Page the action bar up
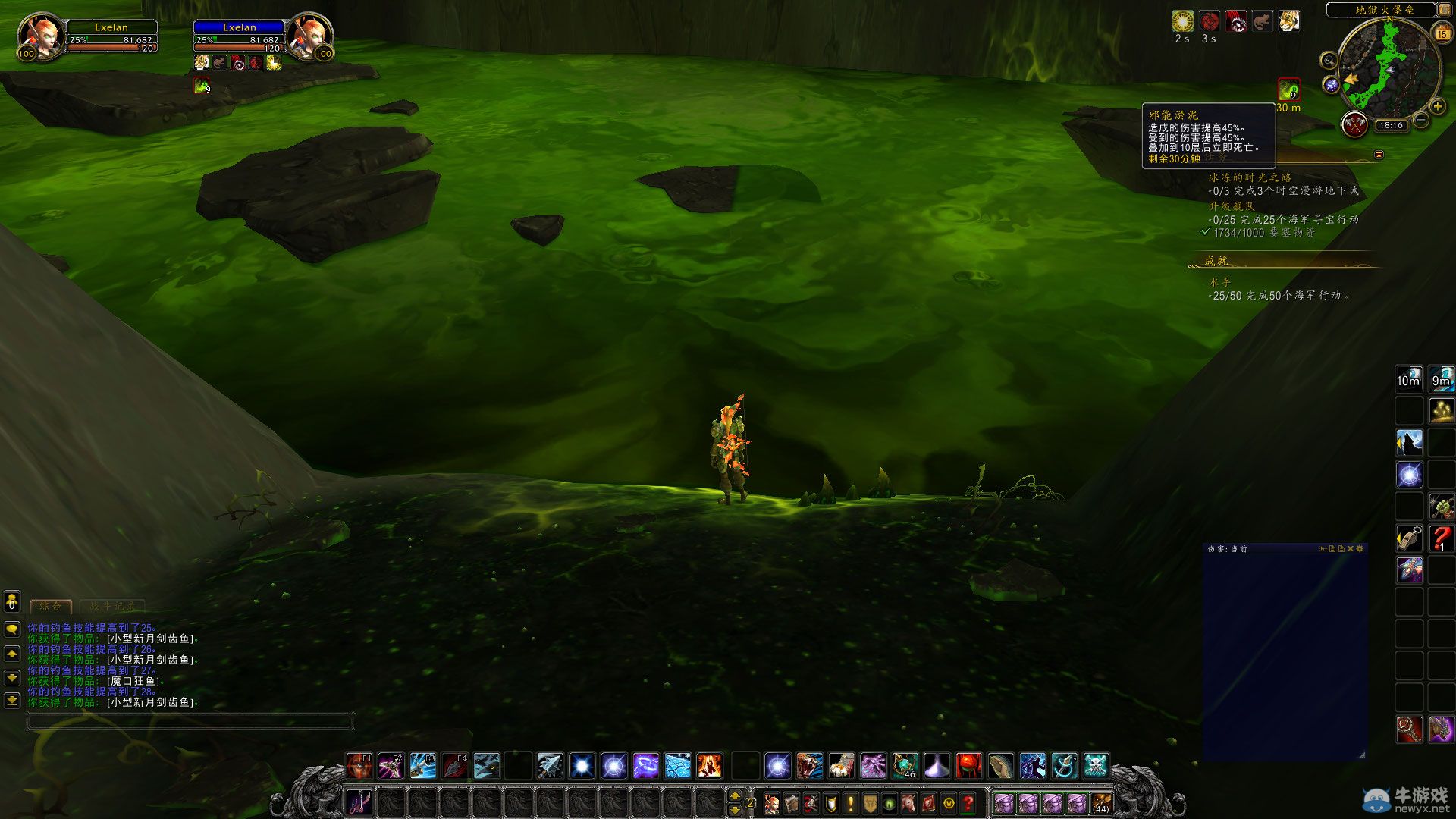The image size is (1456, 819). (x=734, y=795)
